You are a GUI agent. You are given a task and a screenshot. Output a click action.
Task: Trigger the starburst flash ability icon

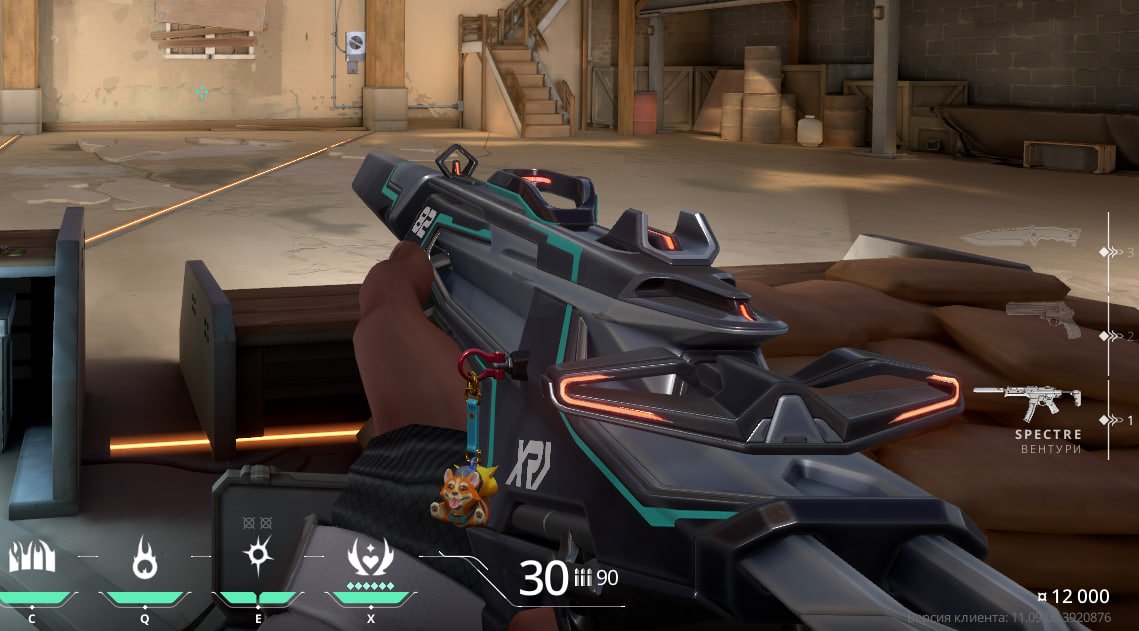coord(258,555)
